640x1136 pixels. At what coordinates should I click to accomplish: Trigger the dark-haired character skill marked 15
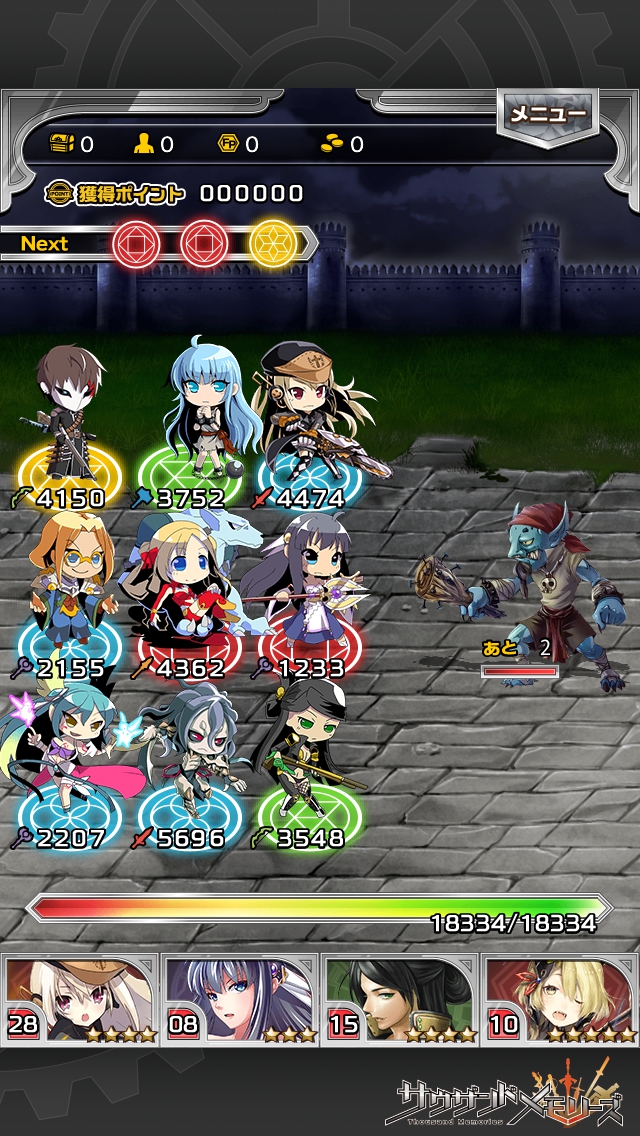[400, 999]
